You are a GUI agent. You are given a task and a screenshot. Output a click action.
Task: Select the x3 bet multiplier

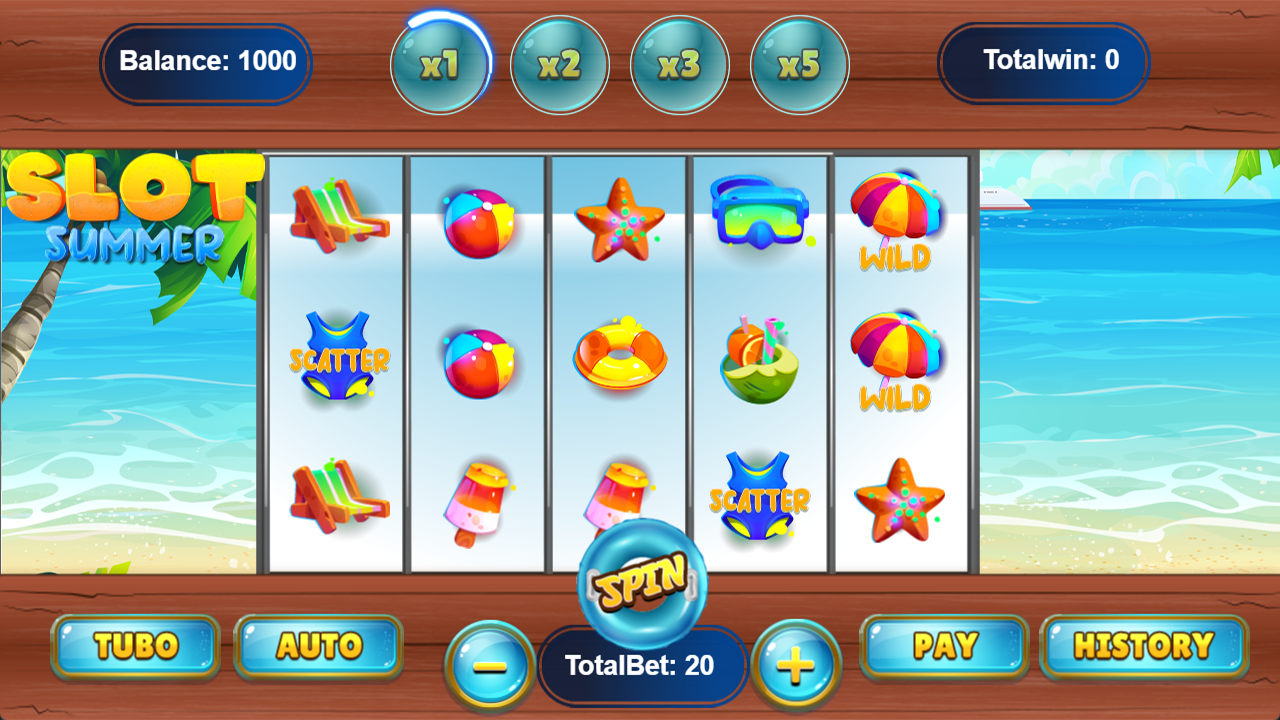[x=680, y=64]
